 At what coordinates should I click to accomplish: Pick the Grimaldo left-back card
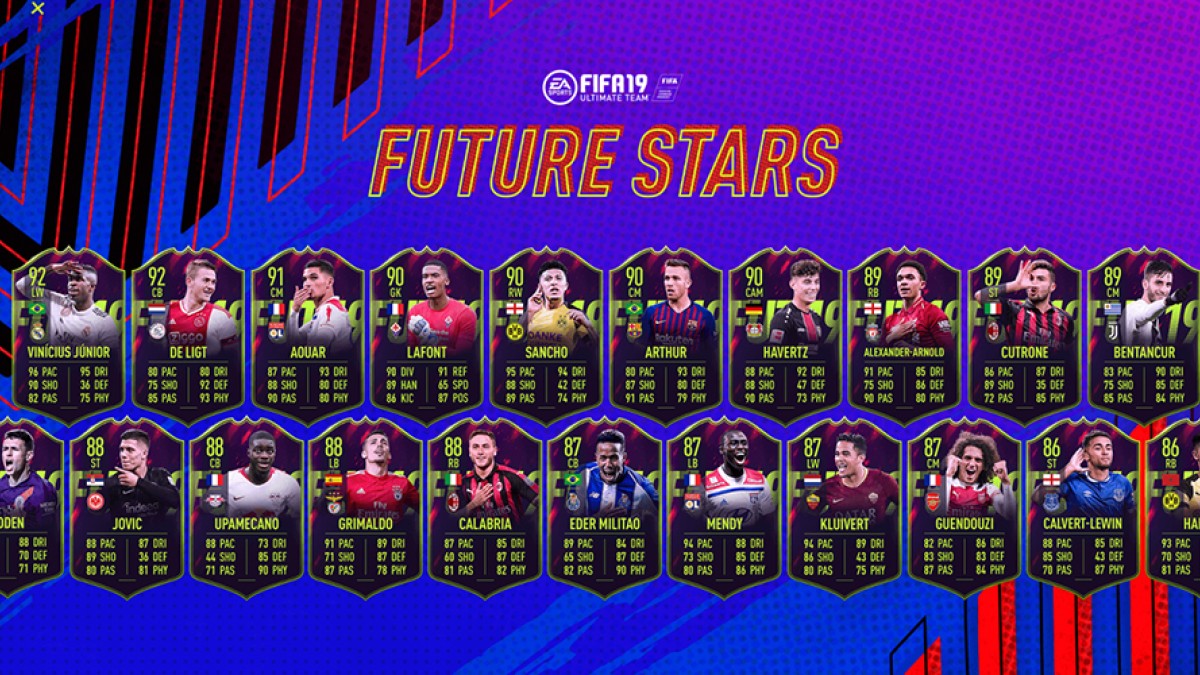(366, 506)
